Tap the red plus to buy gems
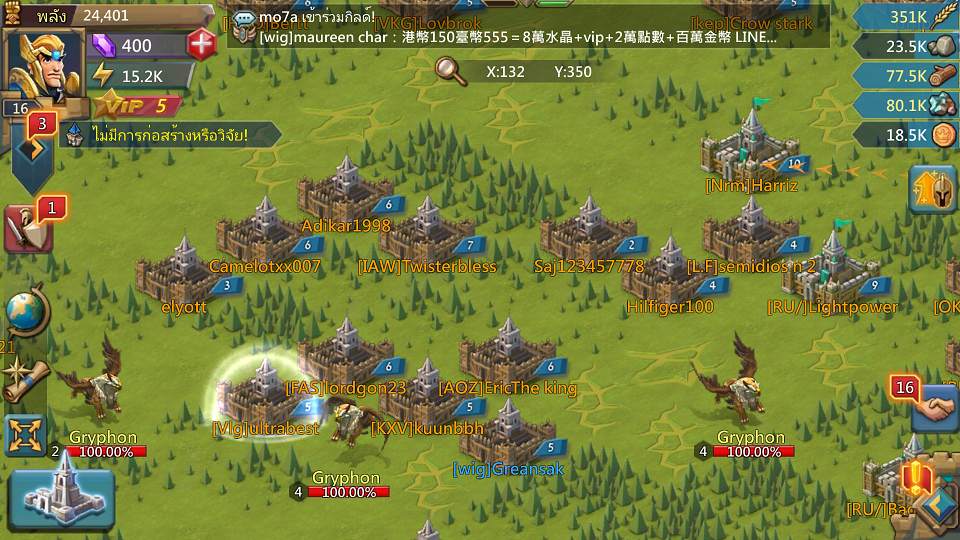 coord(201,45)
